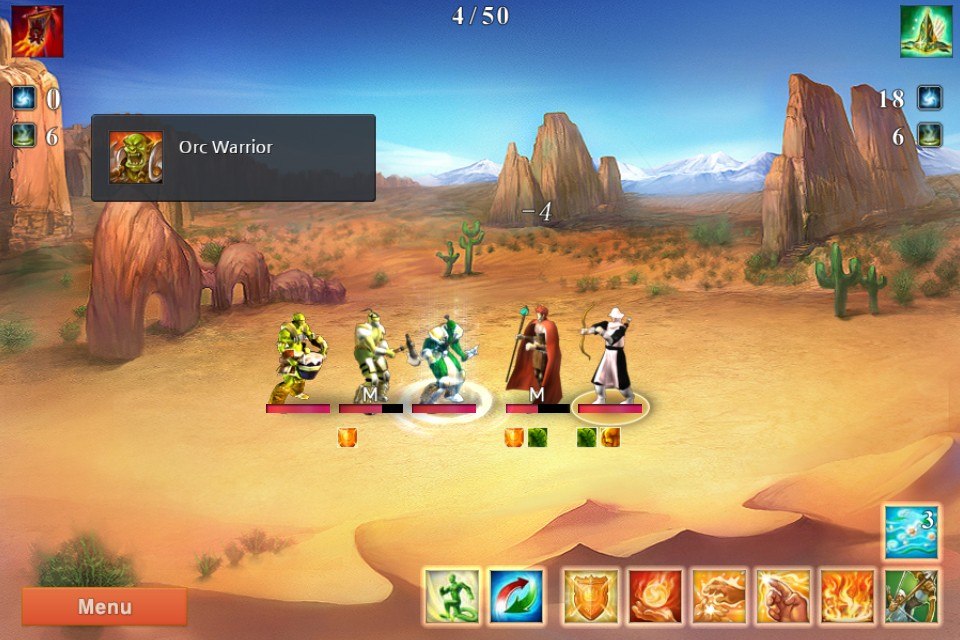Activate the glowing open-hand strike ability

(719, 596)
